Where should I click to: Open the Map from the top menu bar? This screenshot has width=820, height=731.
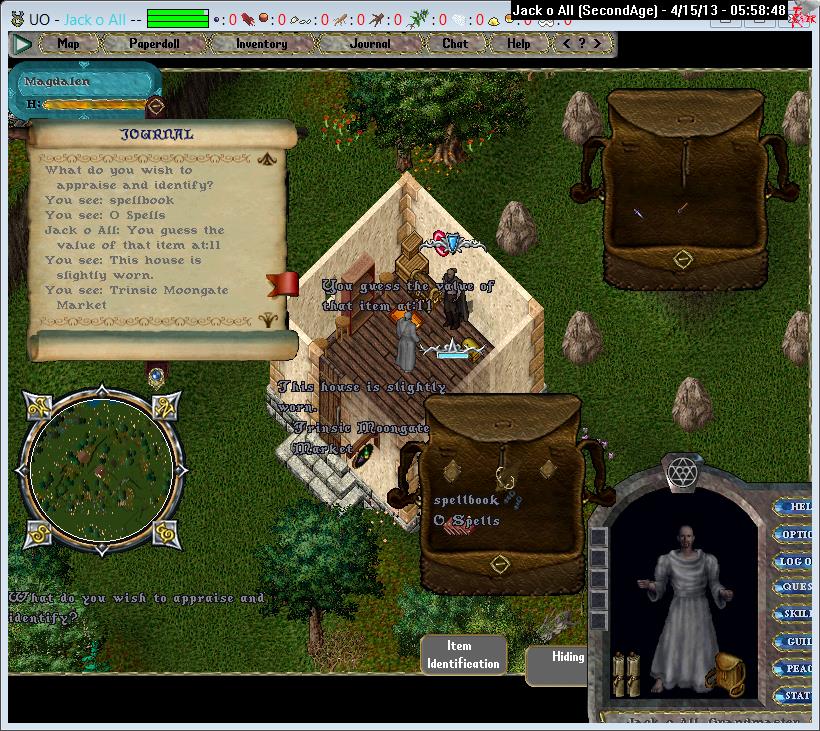point(68,44)
